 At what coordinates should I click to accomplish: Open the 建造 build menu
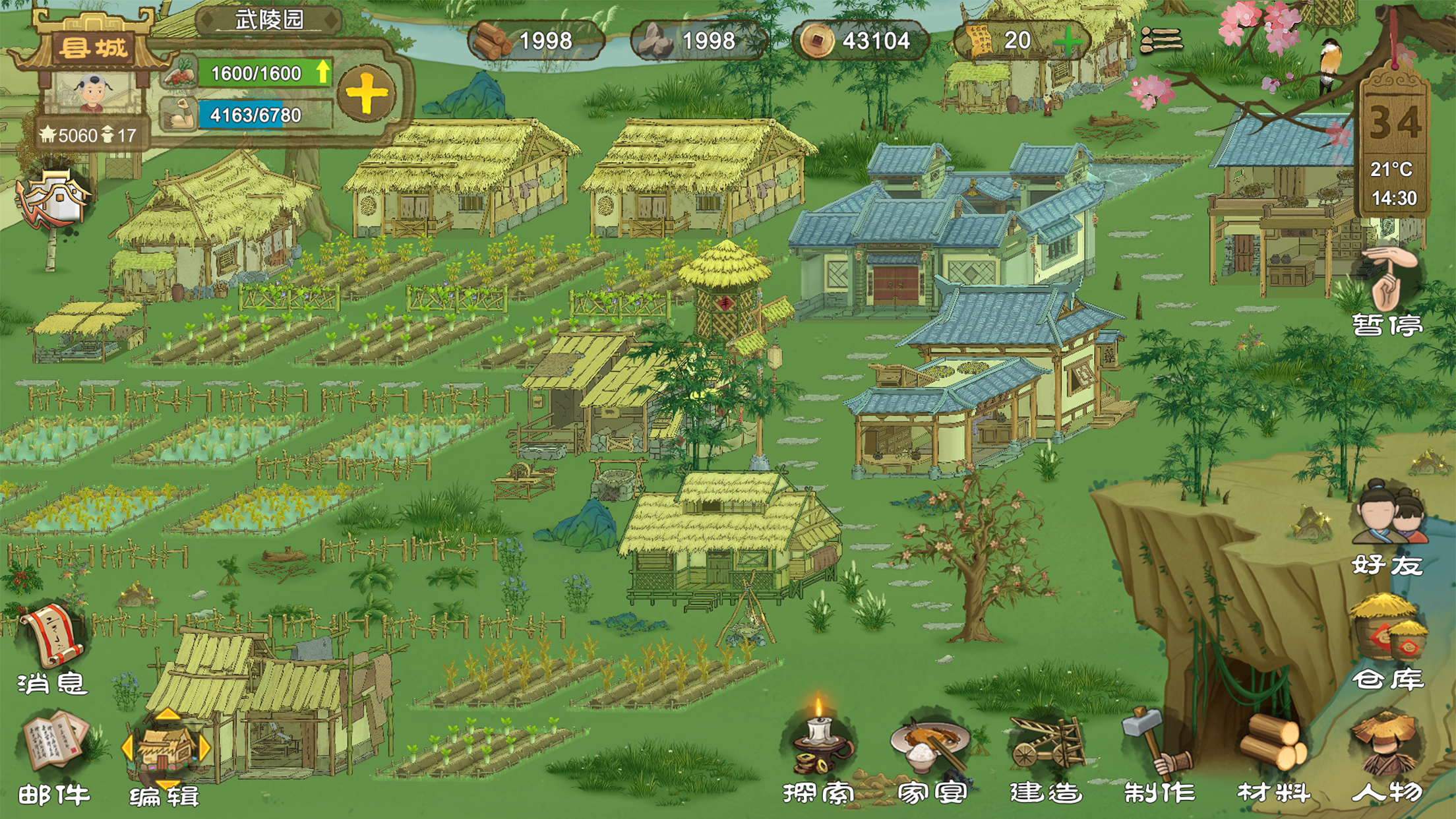pyautogui.click(x=1046, y=752)
